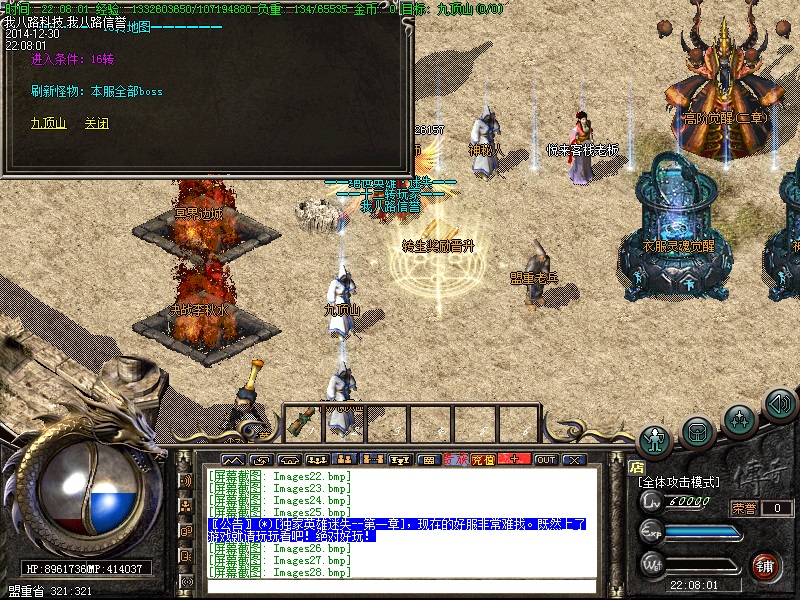
Task: Open the bag round button
Action: [x=698, y=431]
